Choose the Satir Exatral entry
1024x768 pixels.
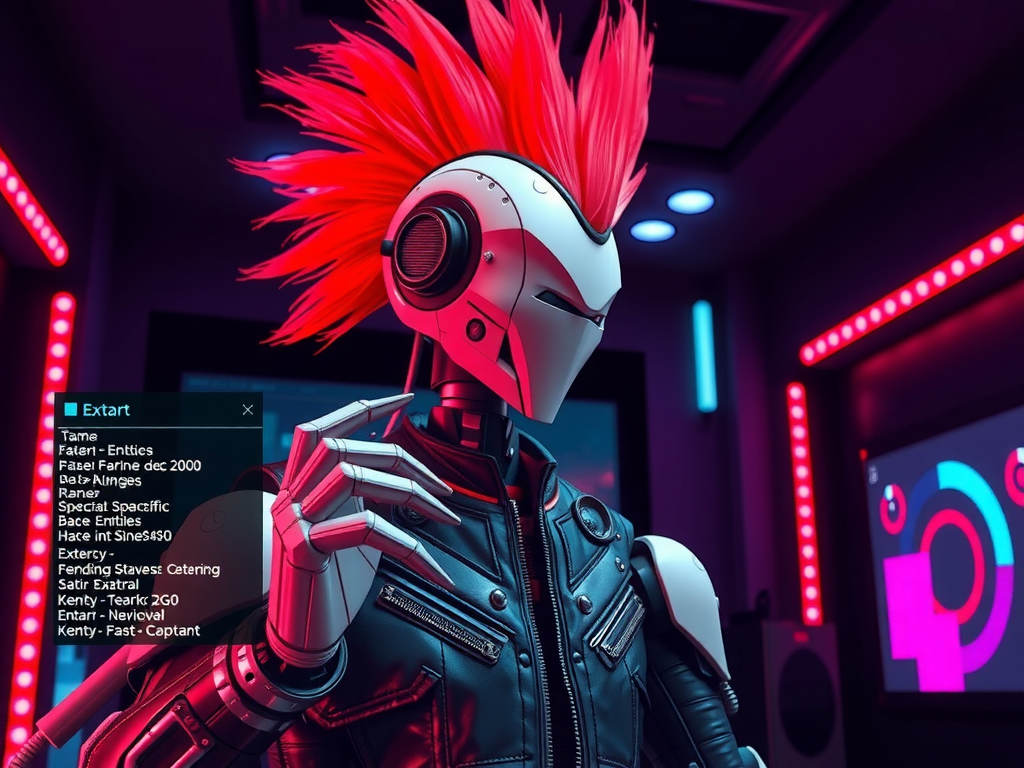(98, 584)
